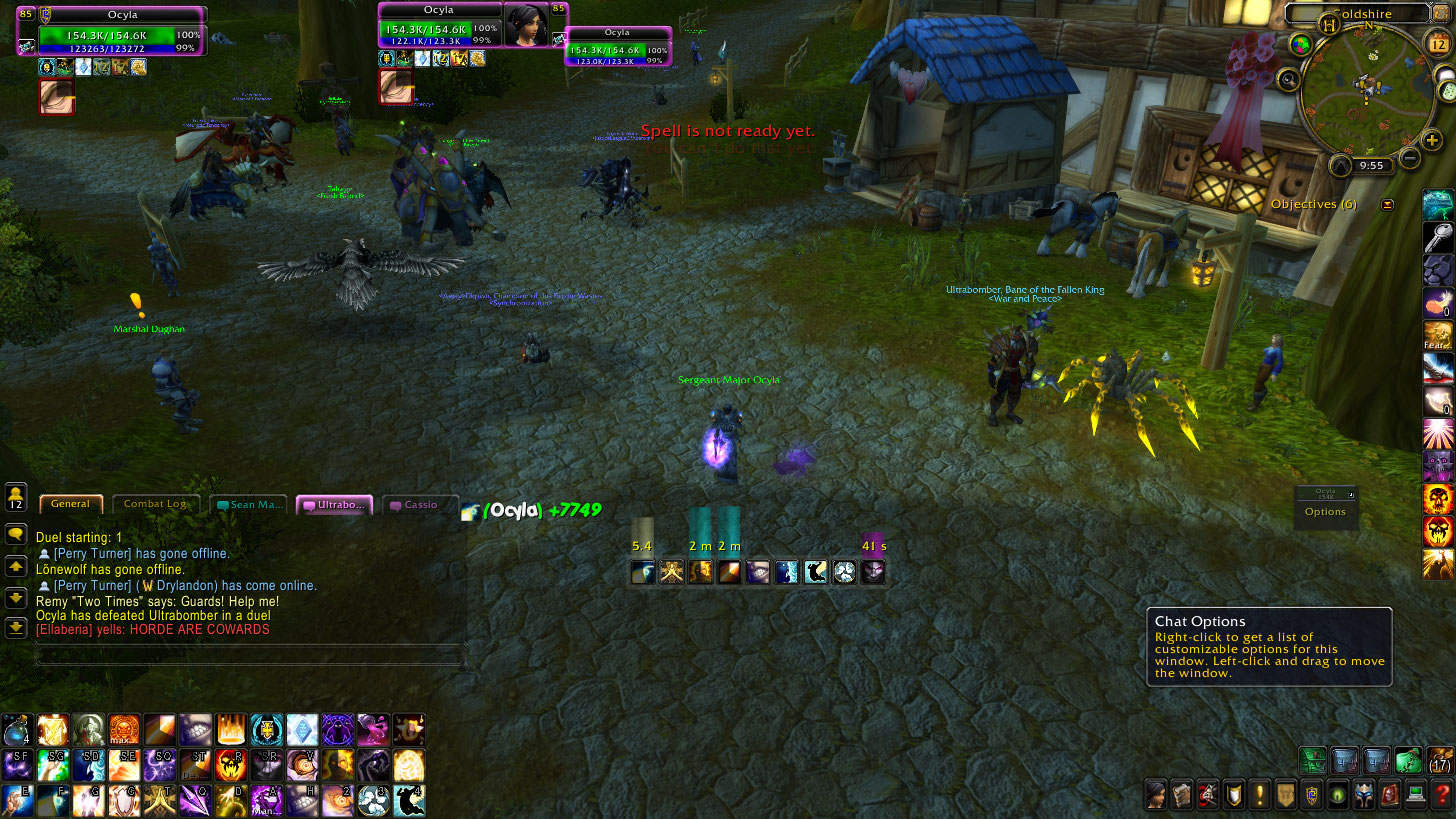This screenshot has width=1456, height=819.
Task: Open the quest log exclamation mark button
Action: click(1260, 796)
